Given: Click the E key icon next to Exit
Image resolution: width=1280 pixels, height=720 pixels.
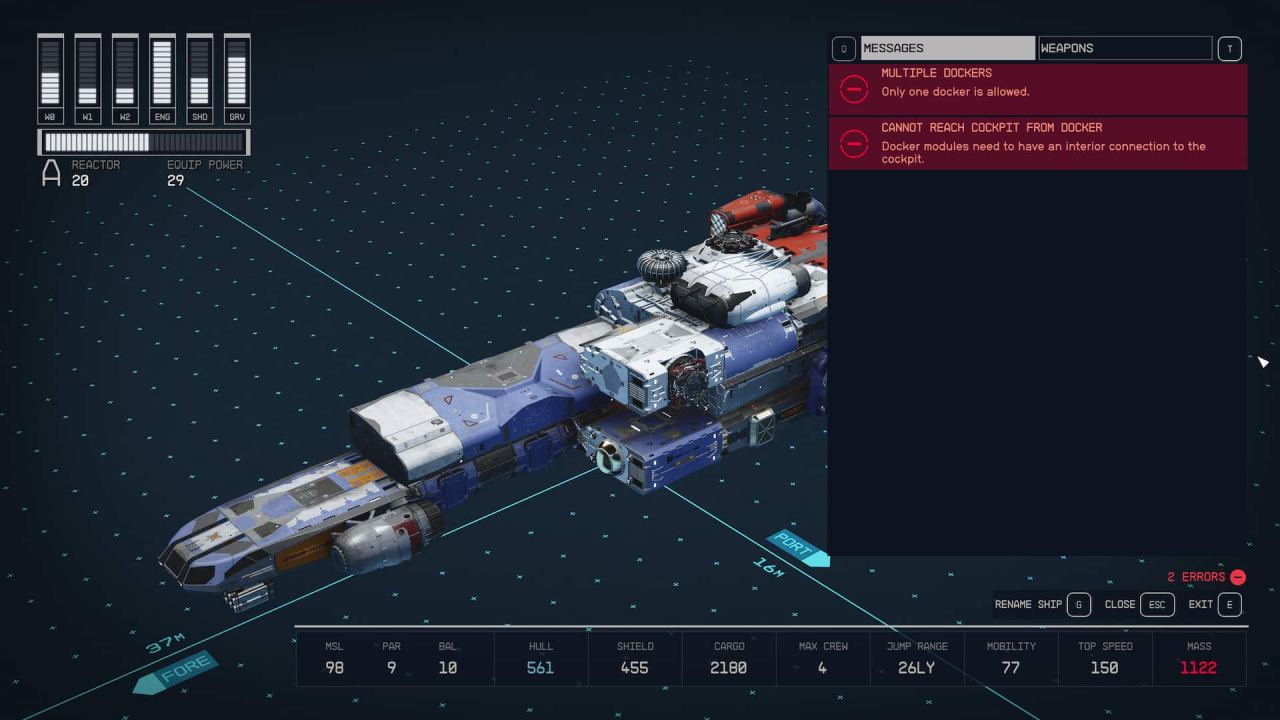Looking at the screenshot, I should 1231,604.
